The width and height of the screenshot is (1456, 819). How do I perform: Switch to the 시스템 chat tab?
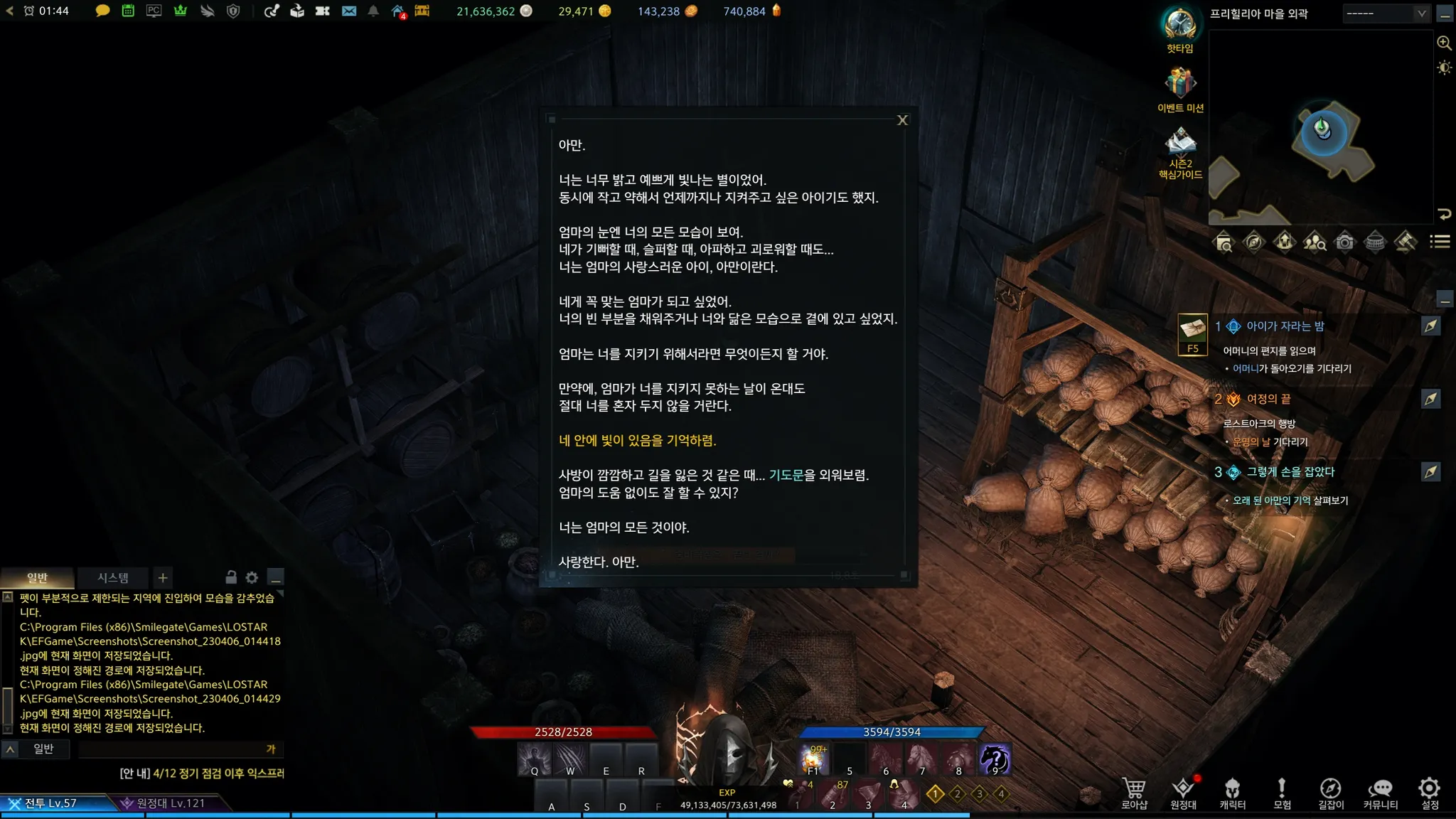(113, 578)
